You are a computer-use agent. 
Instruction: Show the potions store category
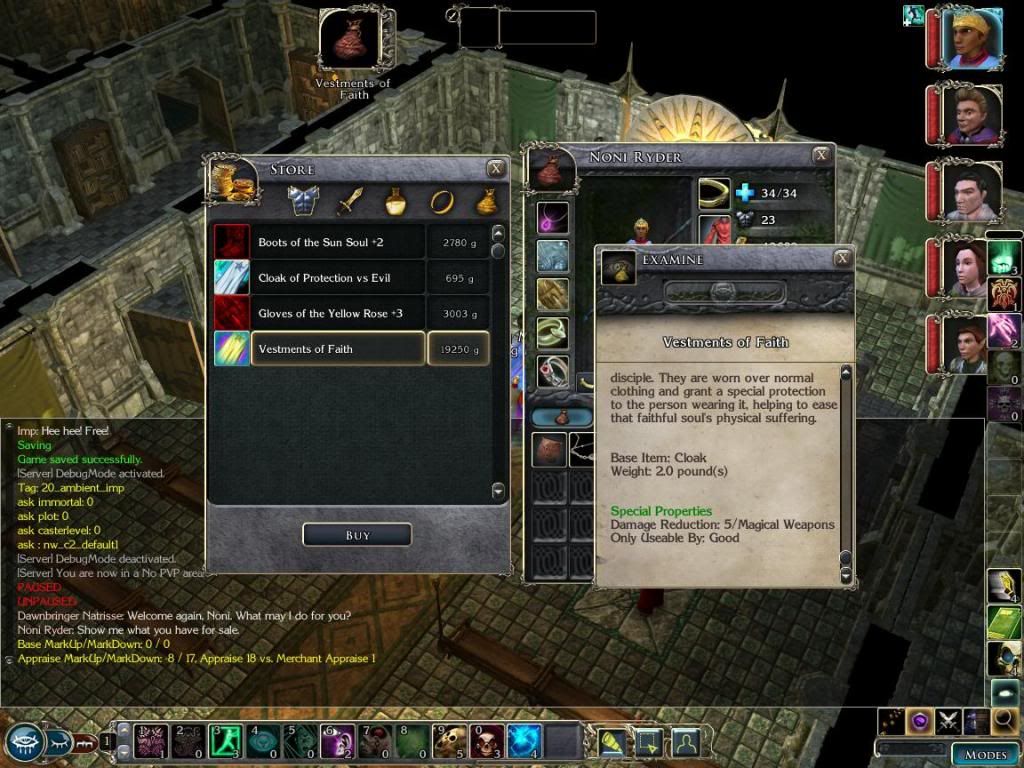tap(395, 201)
